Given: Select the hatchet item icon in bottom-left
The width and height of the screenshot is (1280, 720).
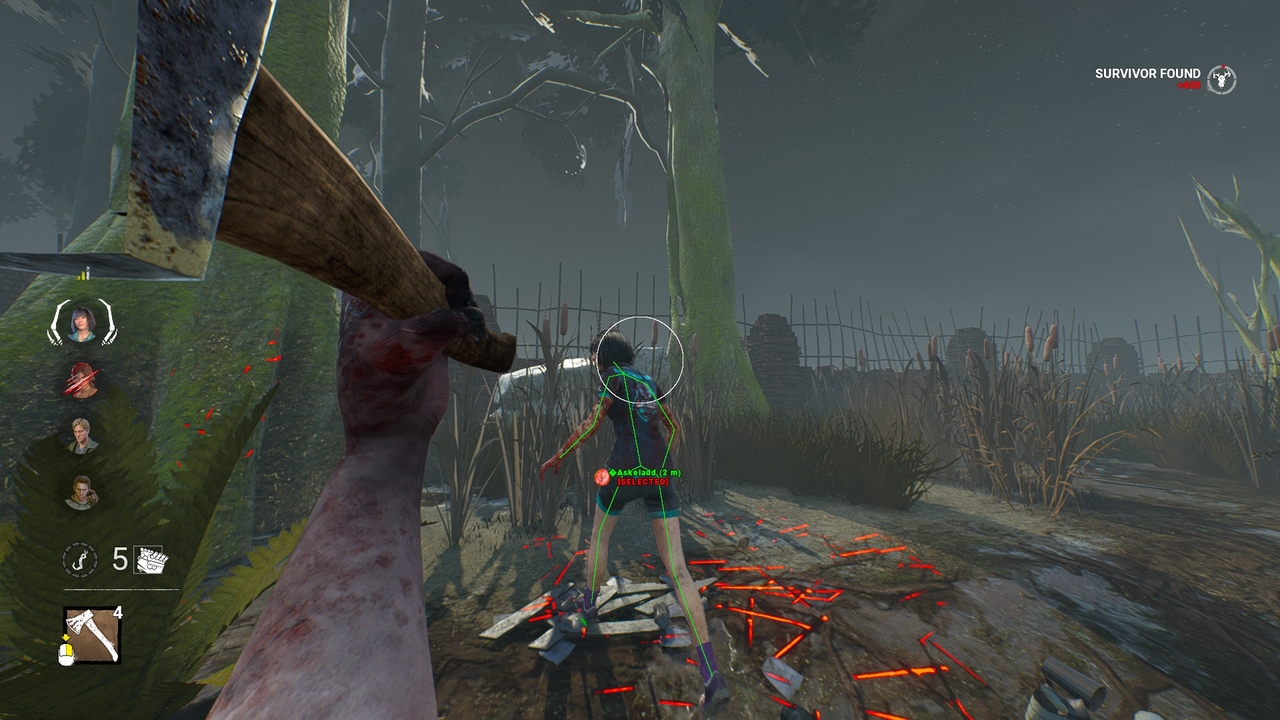Looking at the screenshot, I should tap(90, 632).
